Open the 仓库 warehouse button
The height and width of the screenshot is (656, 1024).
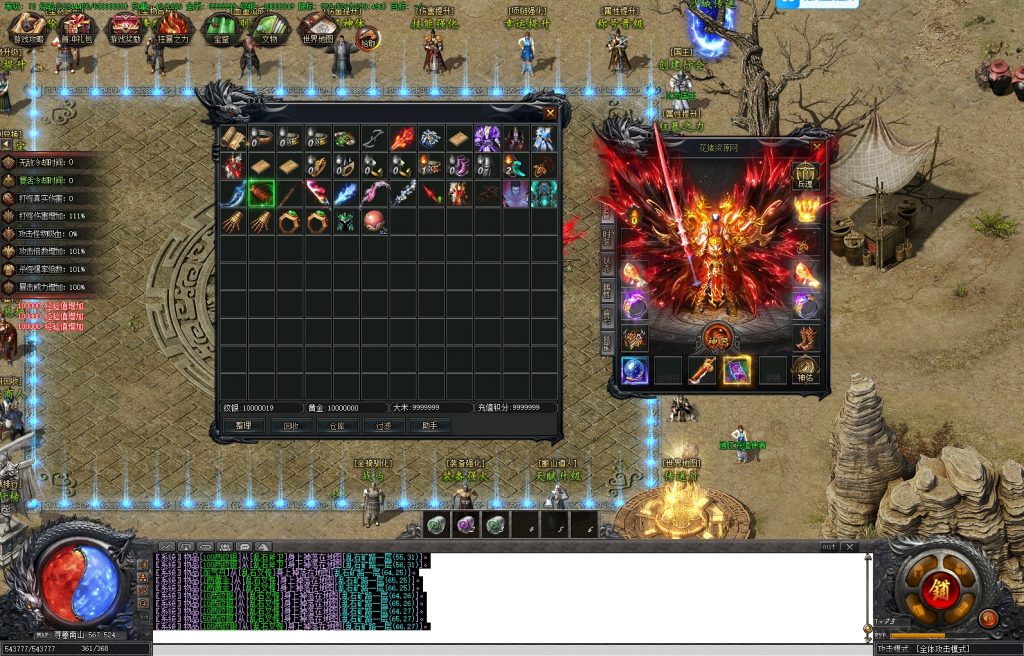(x=337, y=426)
